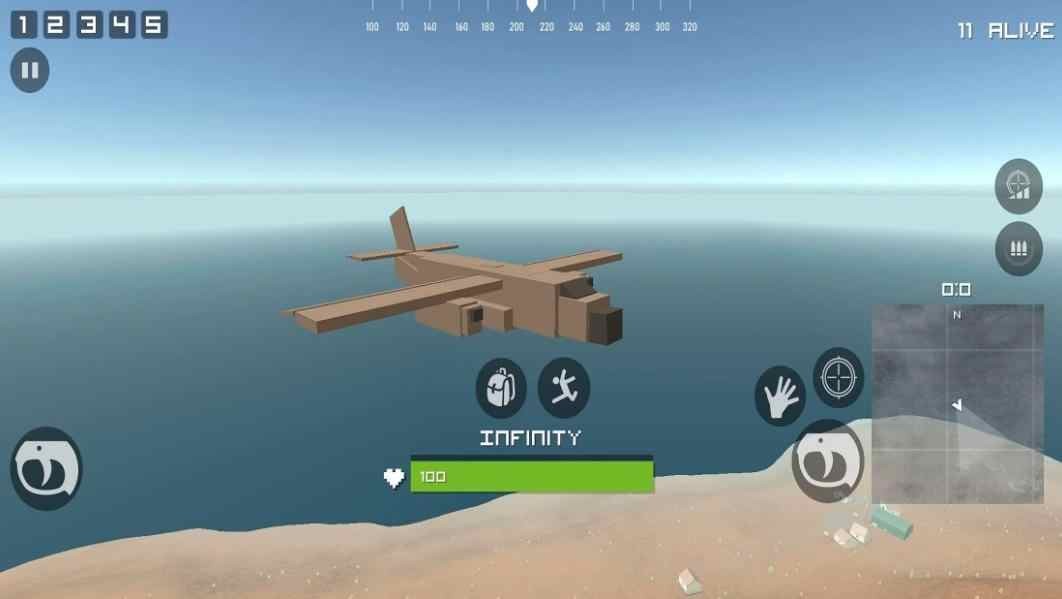Open the backpack inventory
1062x599 pixels.
point(501,387)
